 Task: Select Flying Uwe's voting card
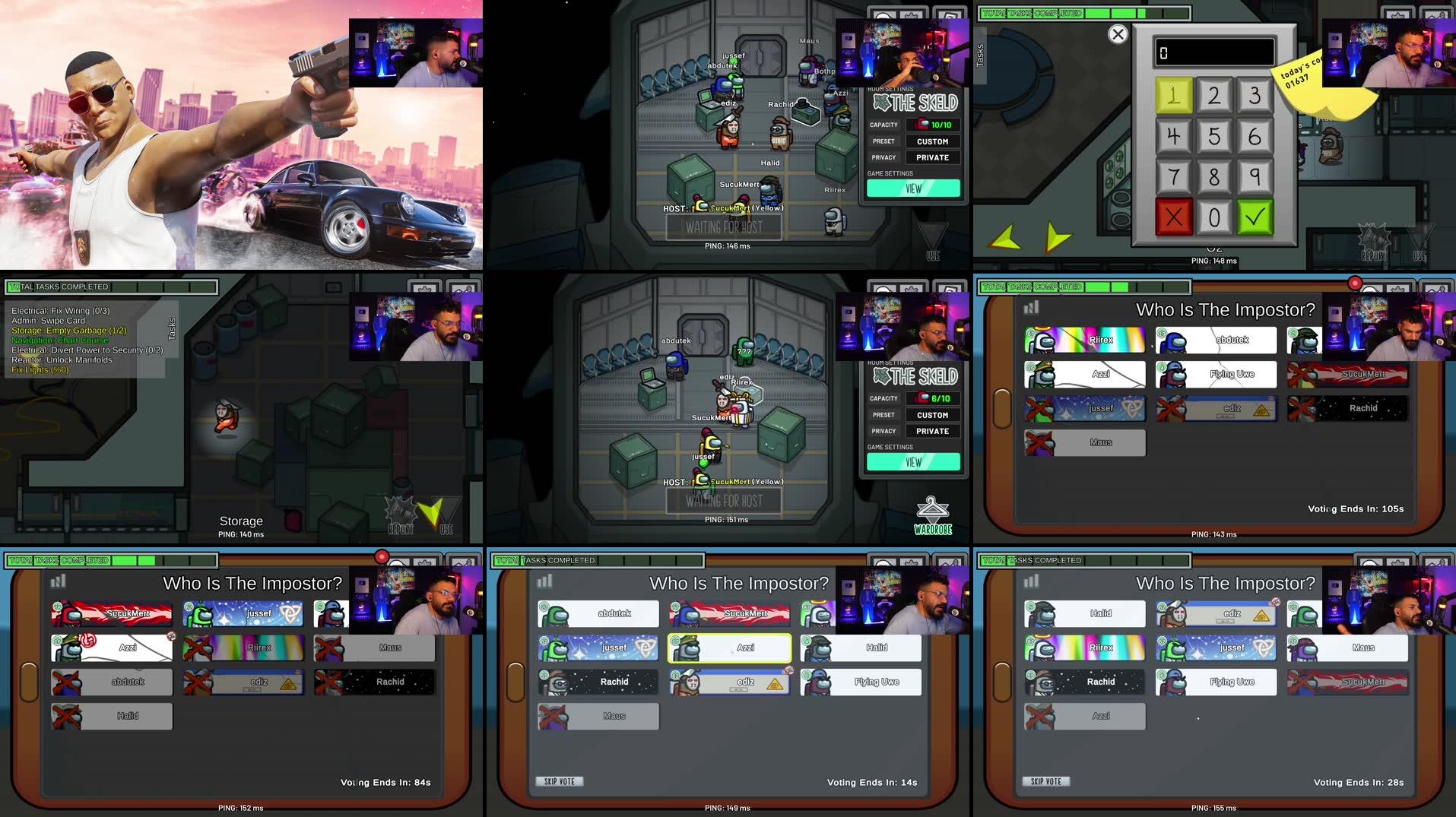click(x=1217, y=375)
